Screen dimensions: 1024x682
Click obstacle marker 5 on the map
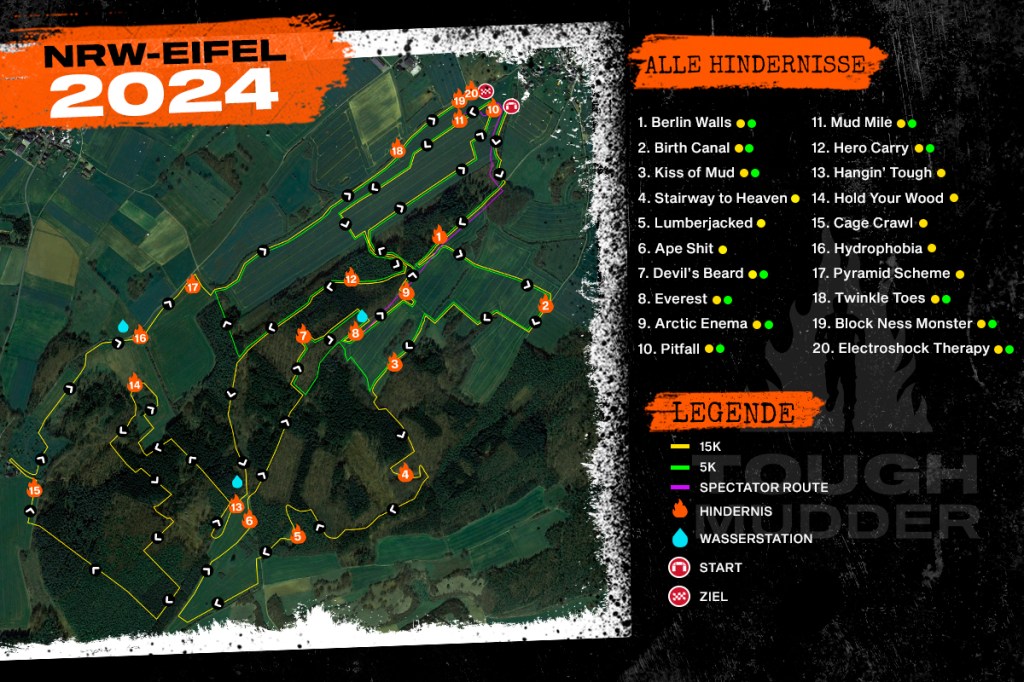pyautogui.click(x=297, y=536)
